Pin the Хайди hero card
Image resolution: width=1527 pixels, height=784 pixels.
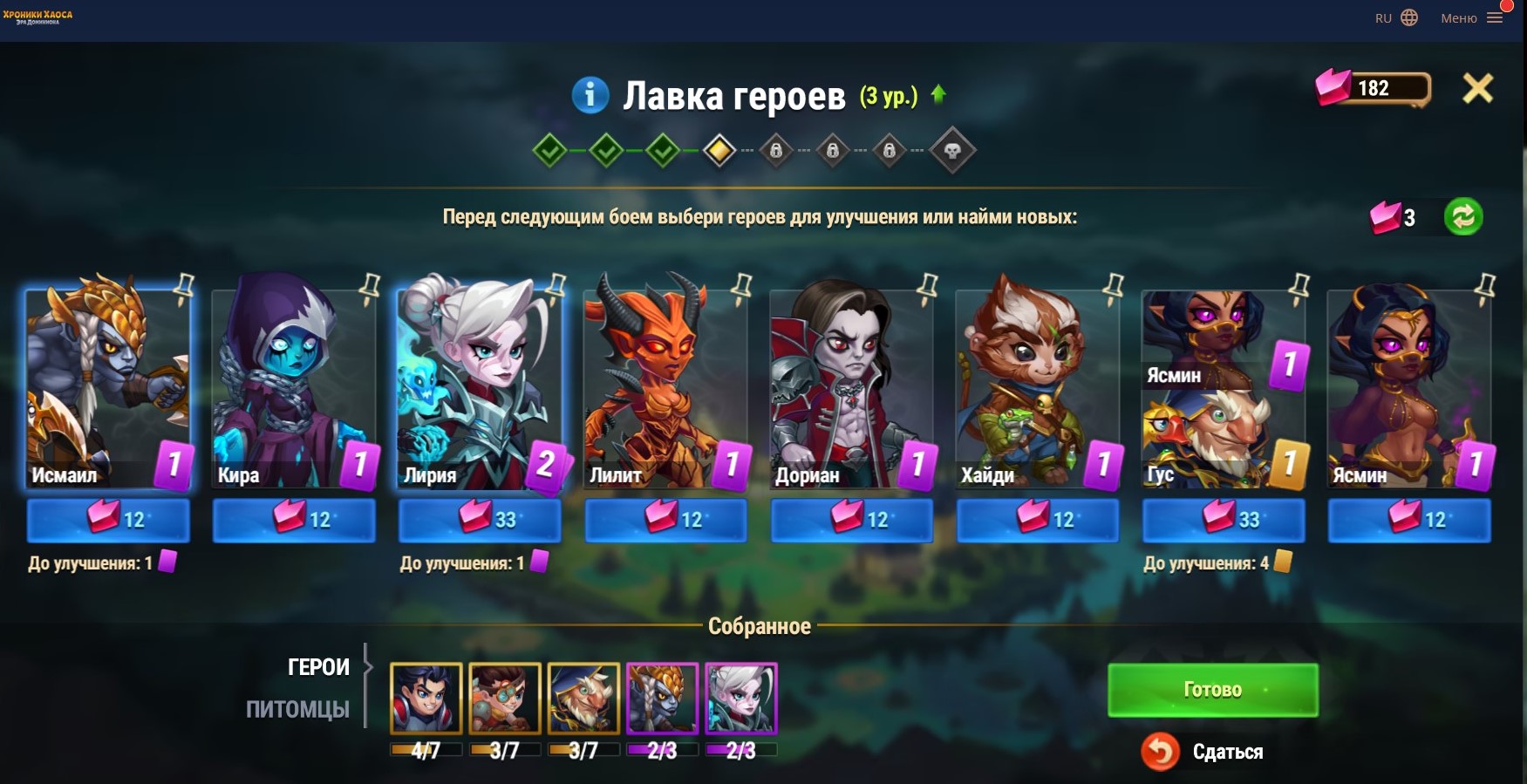(x=1113, y=286)
